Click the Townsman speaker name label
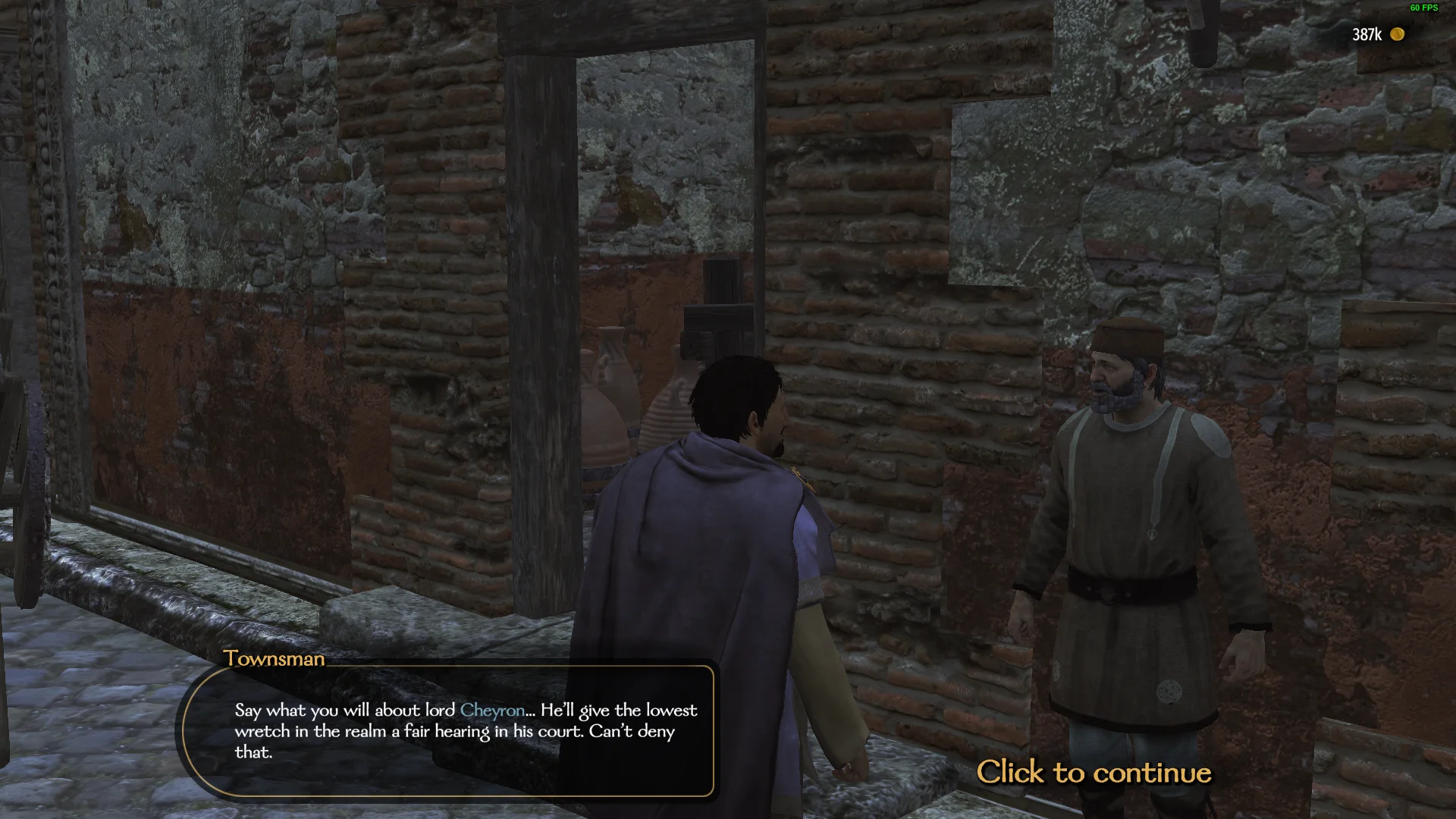1456x819 pixels. 275,658
